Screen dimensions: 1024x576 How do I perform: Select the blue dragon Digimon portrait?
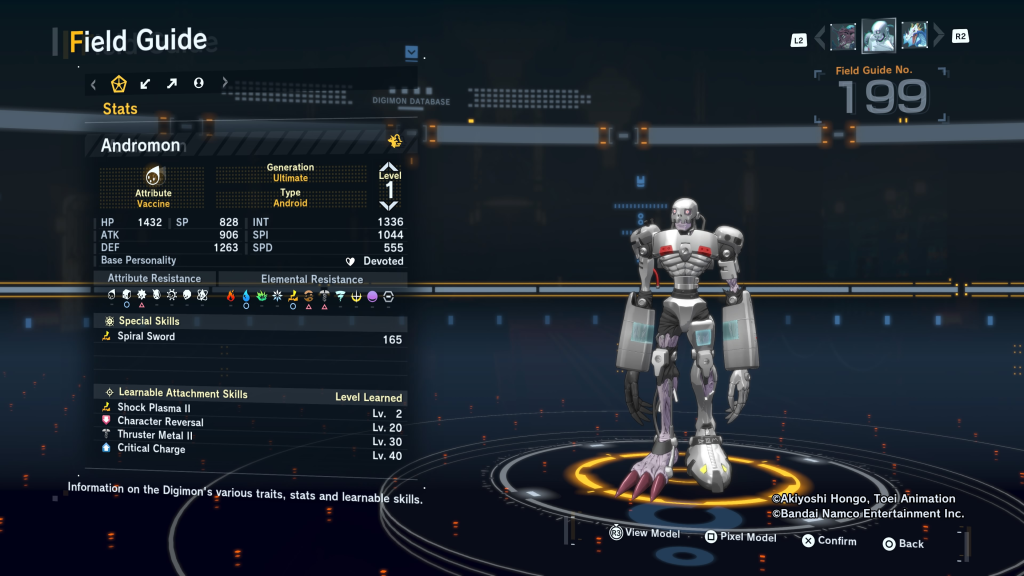click(914, 37)
